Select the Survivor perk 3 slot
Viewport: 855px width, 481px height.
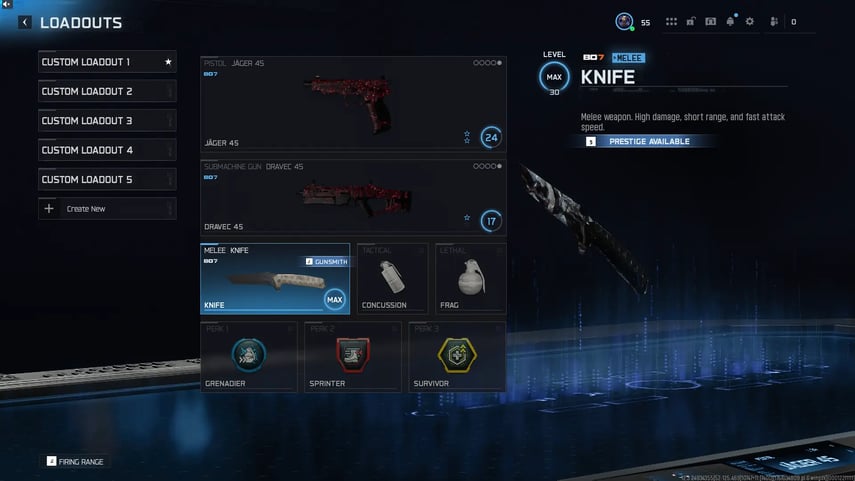(x=457, y=356)
